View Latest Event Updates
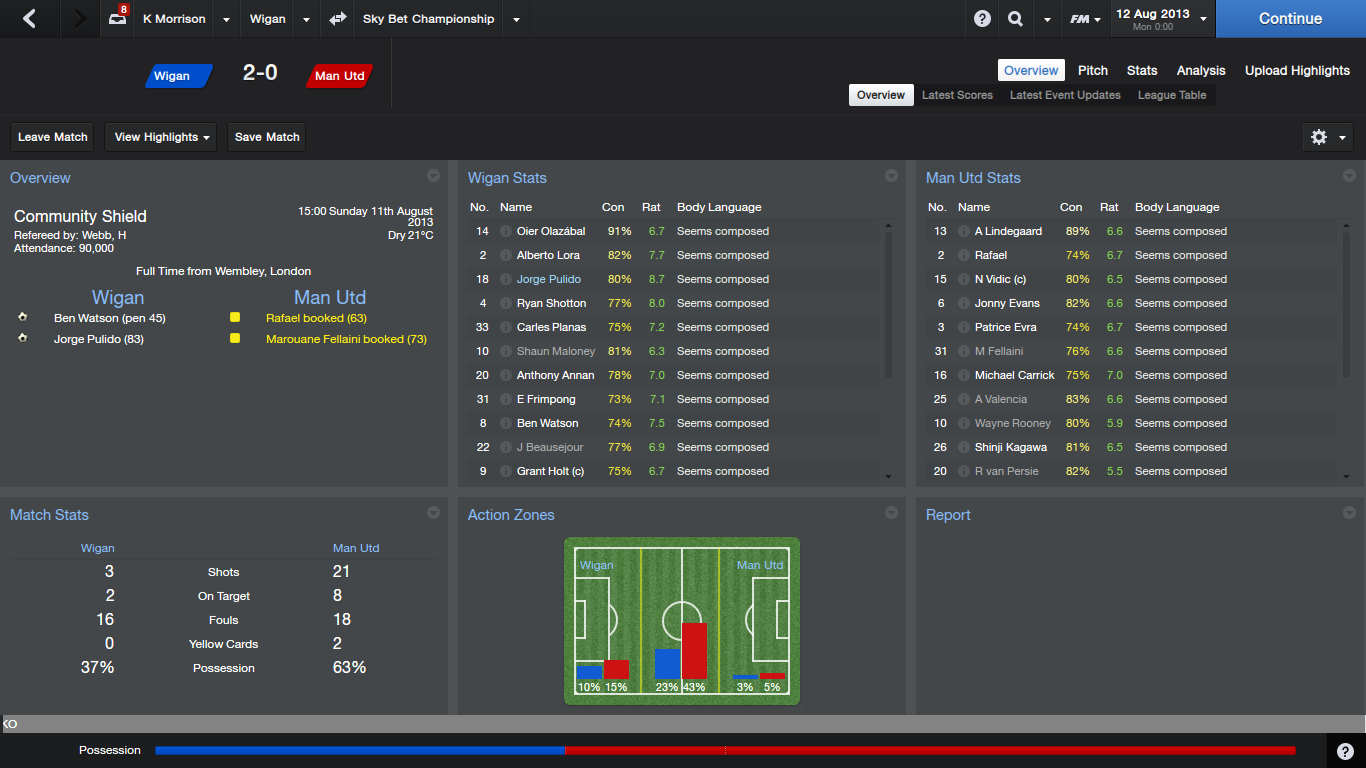The width and height of the screenshot is (1366, 768). 1065,95
